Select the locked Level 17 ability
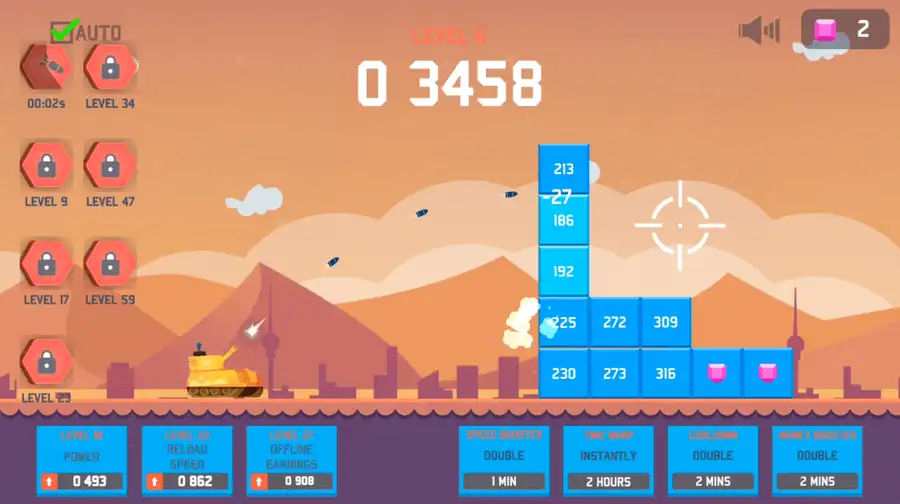 pyautogui.click(x=46, y=264)
